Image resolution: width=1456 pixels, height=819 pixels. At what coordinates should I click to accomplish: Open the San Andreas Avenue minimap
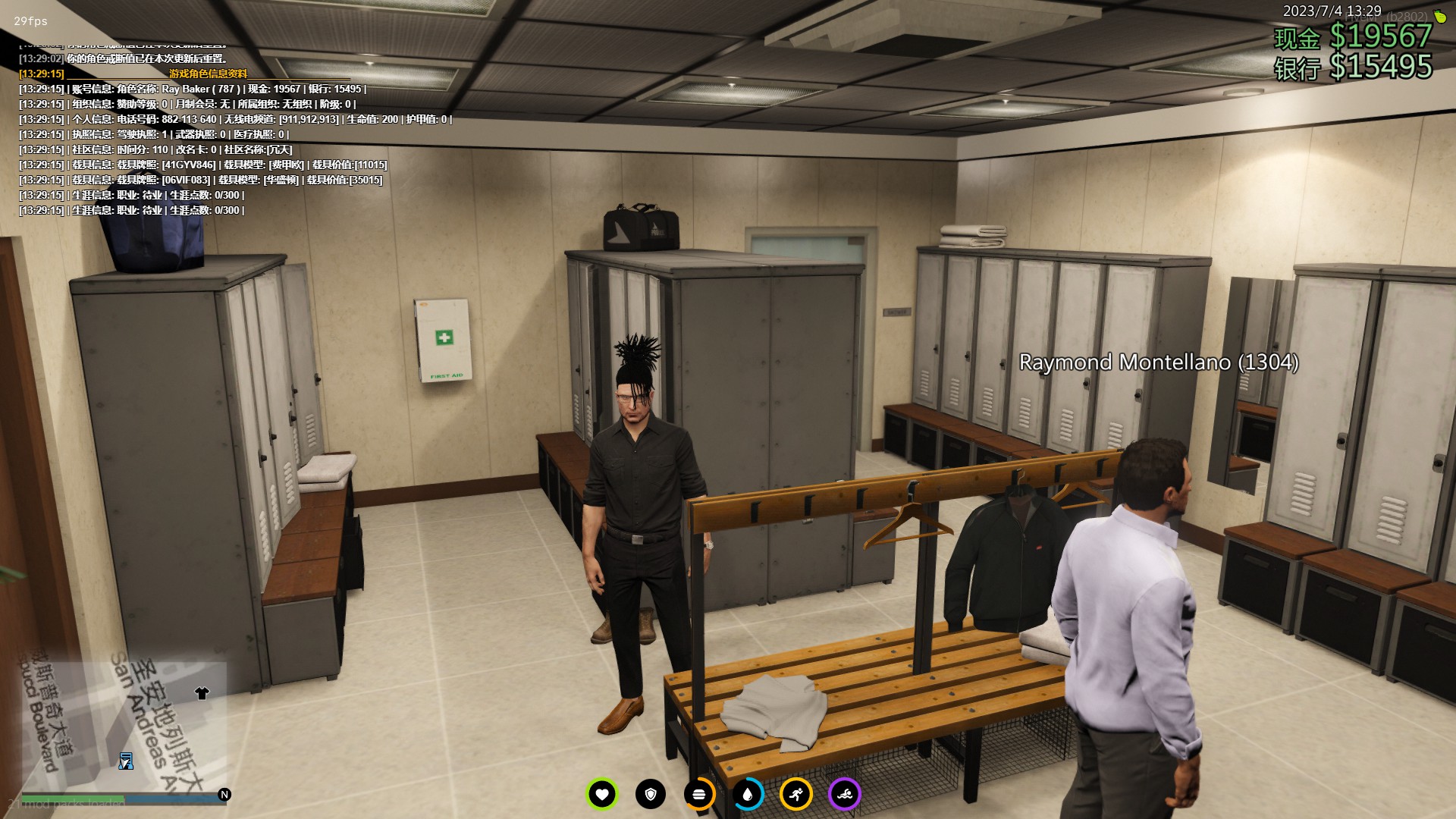tap(121, 728)
